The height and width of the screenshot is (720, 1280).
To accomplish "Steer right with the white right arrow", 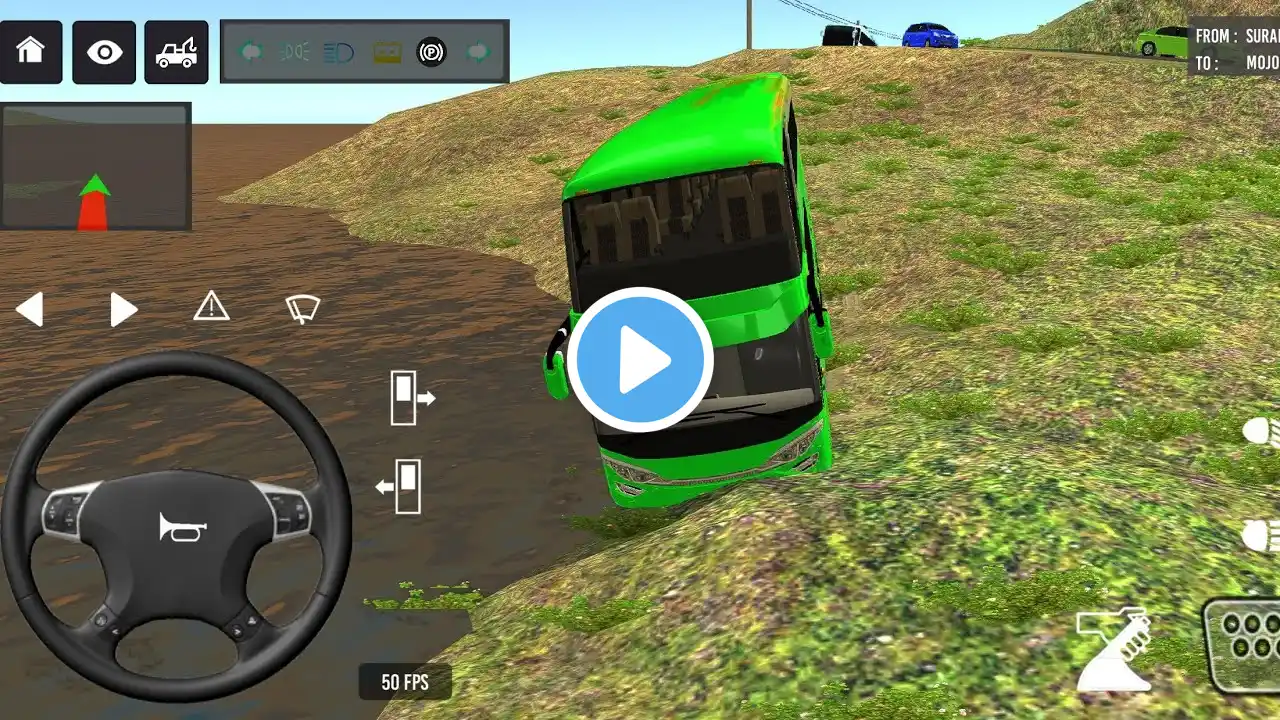I will coord(123,310).
